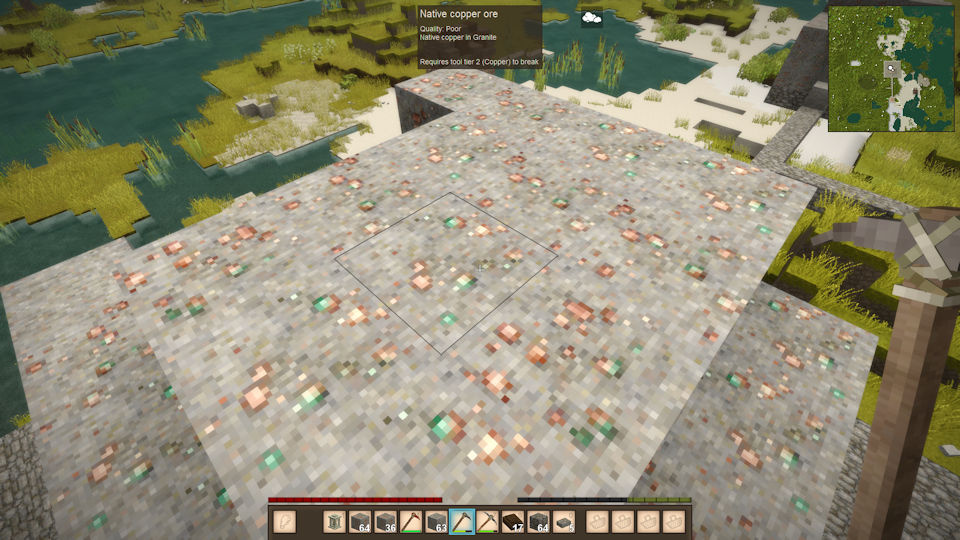Select the stone stack of 63

pyautogui.click(x=436, y=521)
